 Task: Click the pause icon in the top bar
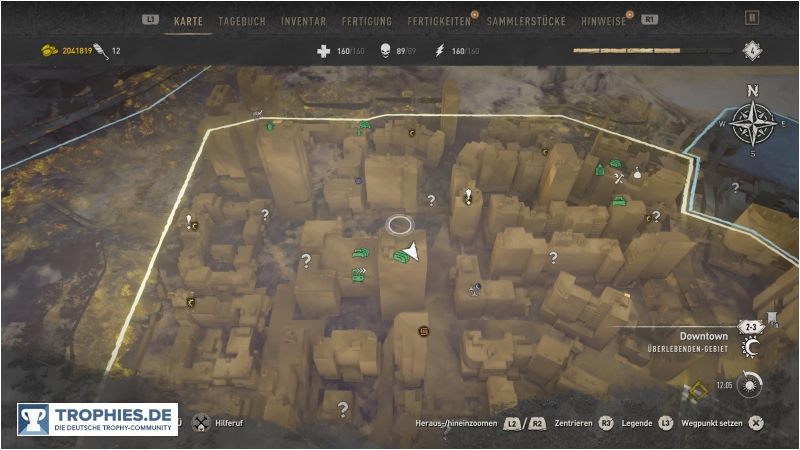pos(752,18)
